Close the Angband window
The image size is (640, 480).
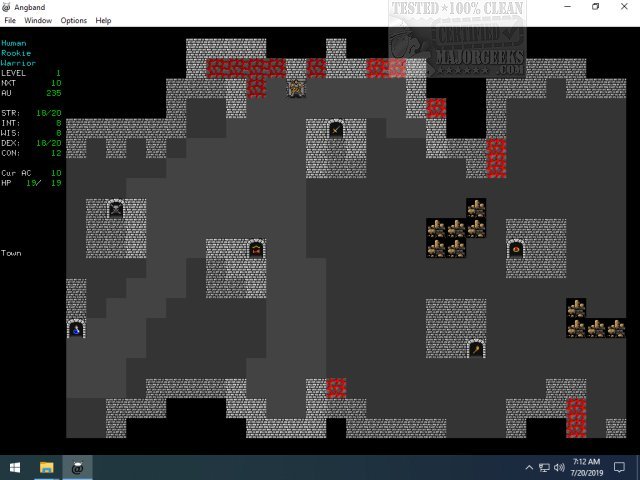[x=624, y=6]
